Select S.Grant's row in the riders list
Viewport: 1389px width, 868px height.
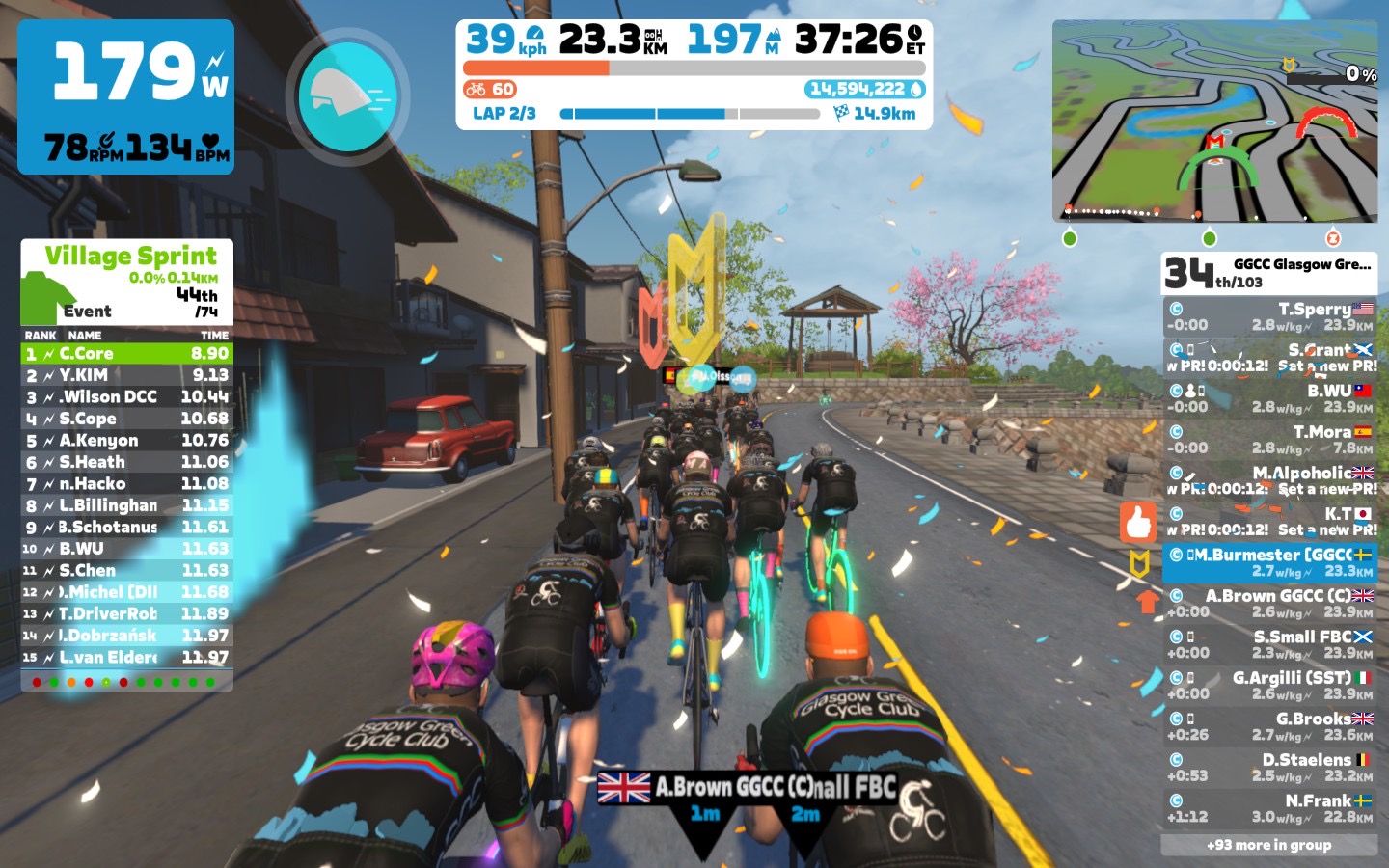click(1269, 357)
